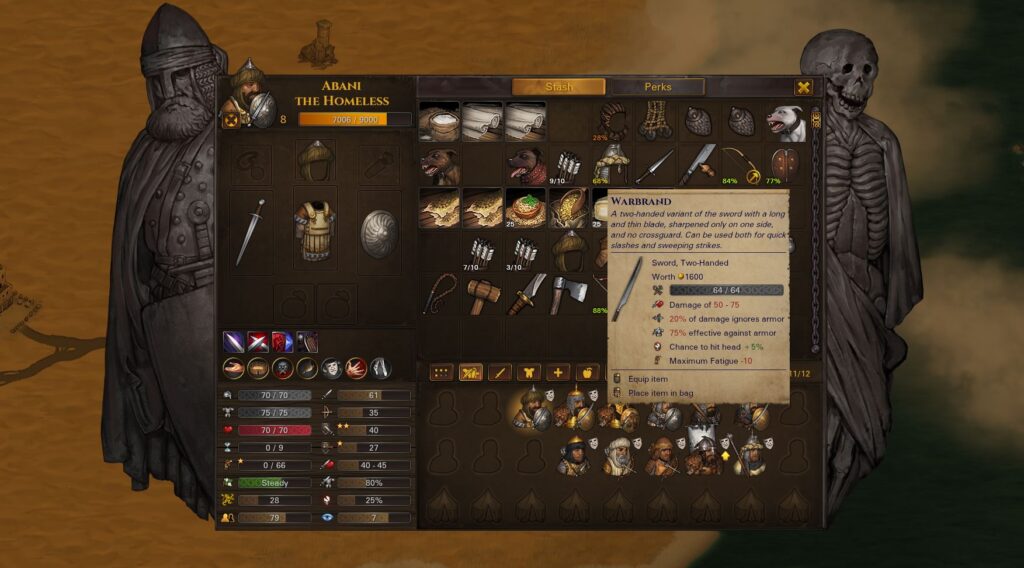Dismiss Abani using the portrait X button
This screenshot has width=1024, height=568.
click(x=231, y=120)
